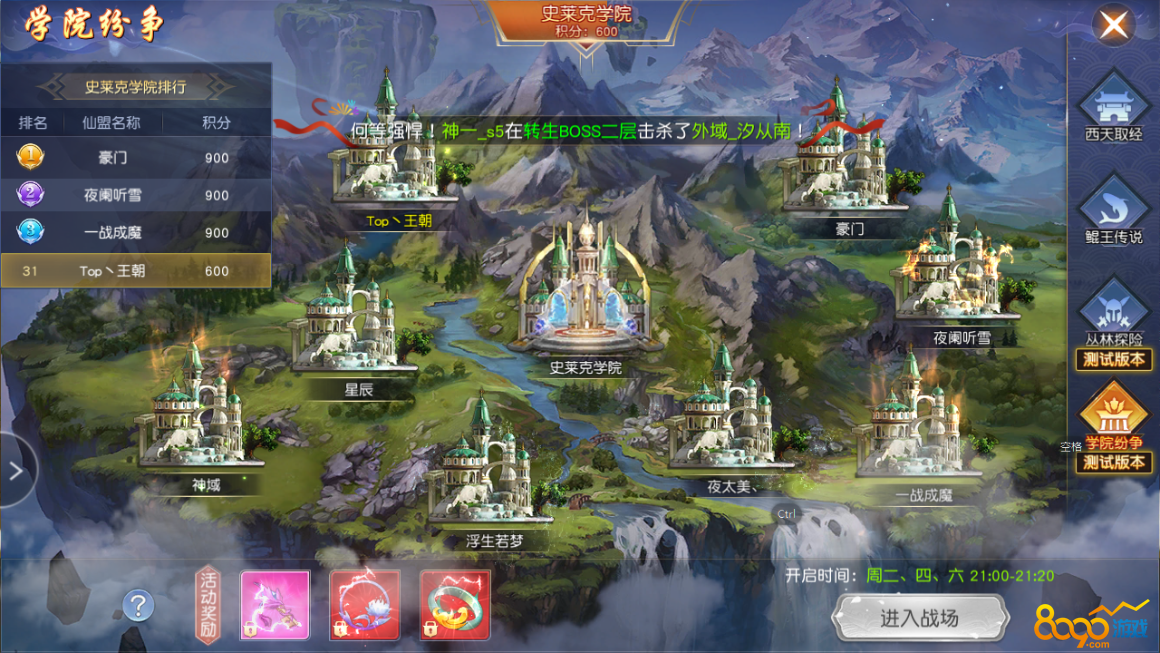Viewport: 1160px width, 653px height.
Task: Open the 鲲王传说 activity
Action: pos(1113,212)
